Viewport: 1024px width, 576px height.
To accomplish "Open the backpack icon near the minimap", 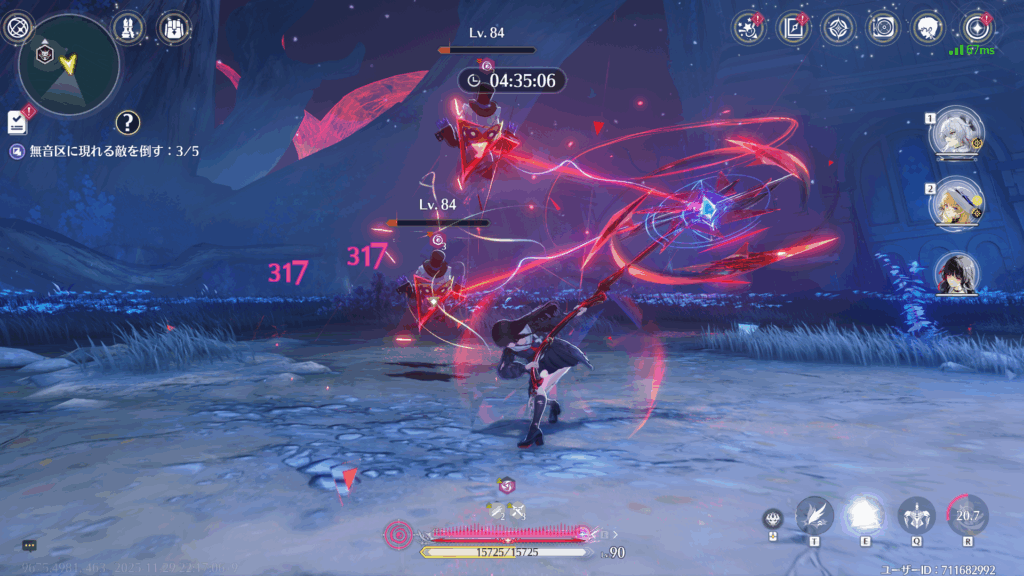I will point(175,27).
